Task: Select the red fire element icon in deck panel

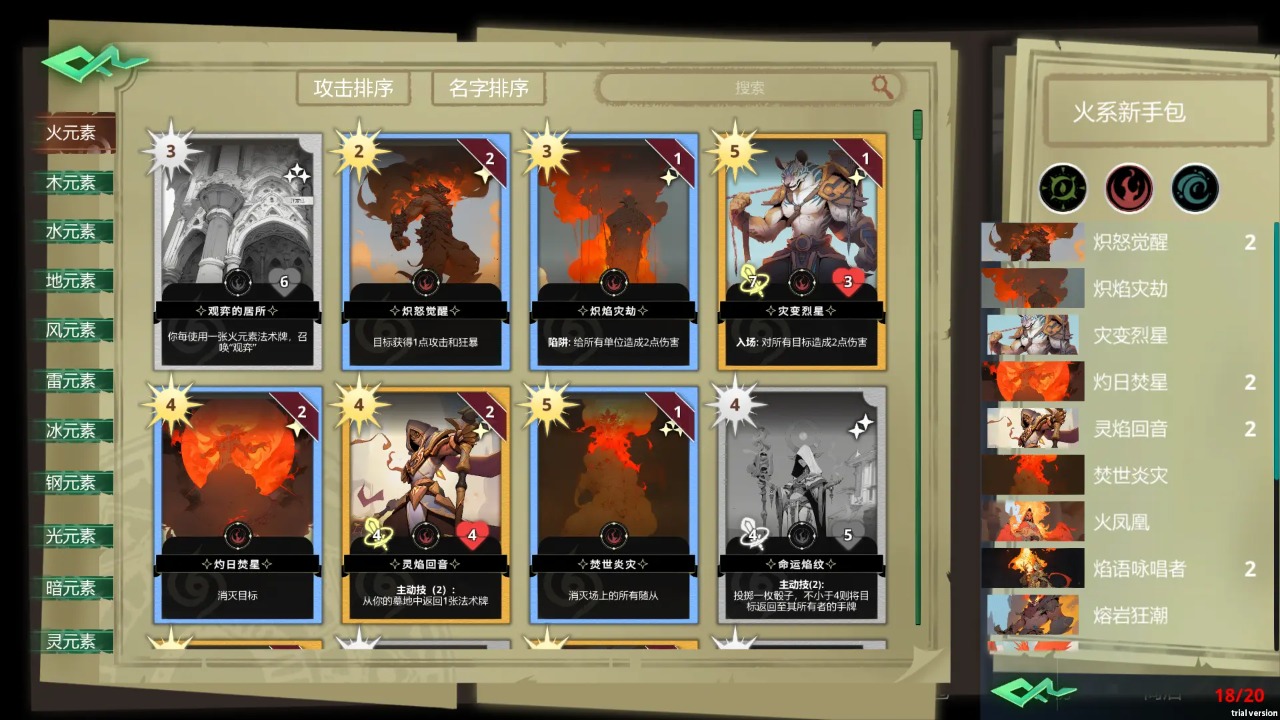Action: [1129, 188]
